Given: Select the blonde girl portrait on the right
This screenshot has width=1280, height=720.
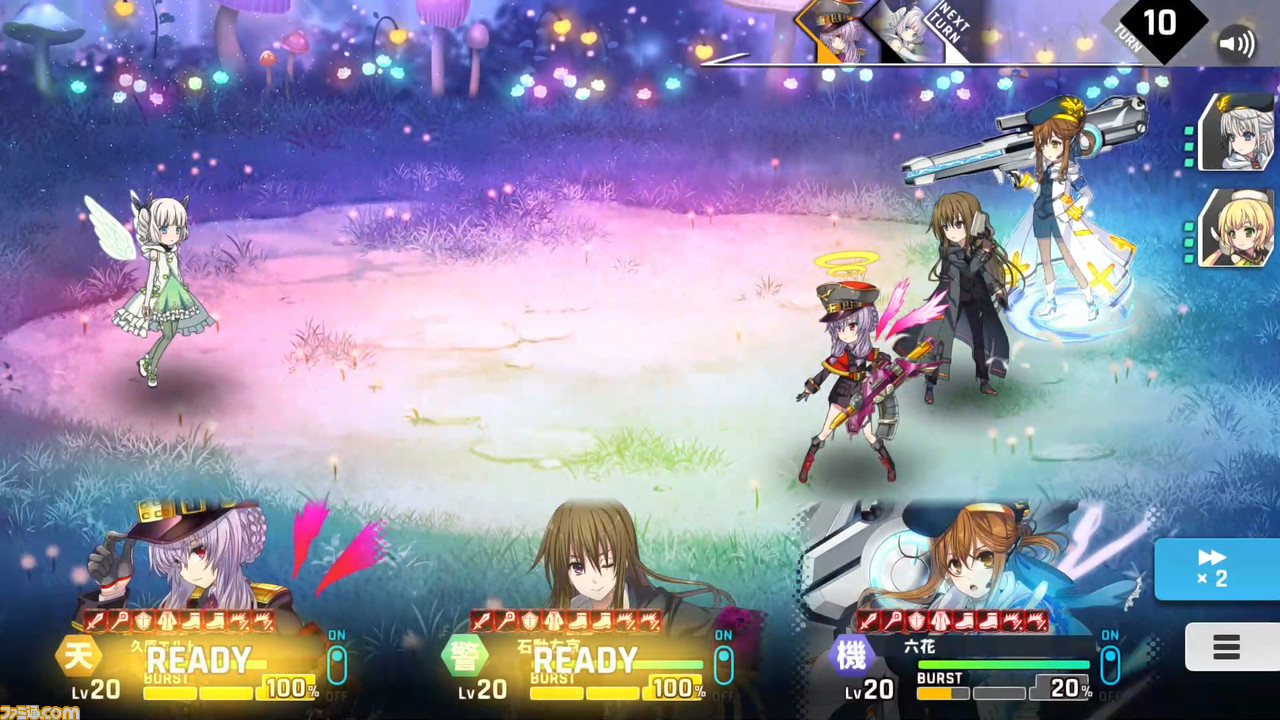Looking at the screenshot, I should [x=1236, y=228].
